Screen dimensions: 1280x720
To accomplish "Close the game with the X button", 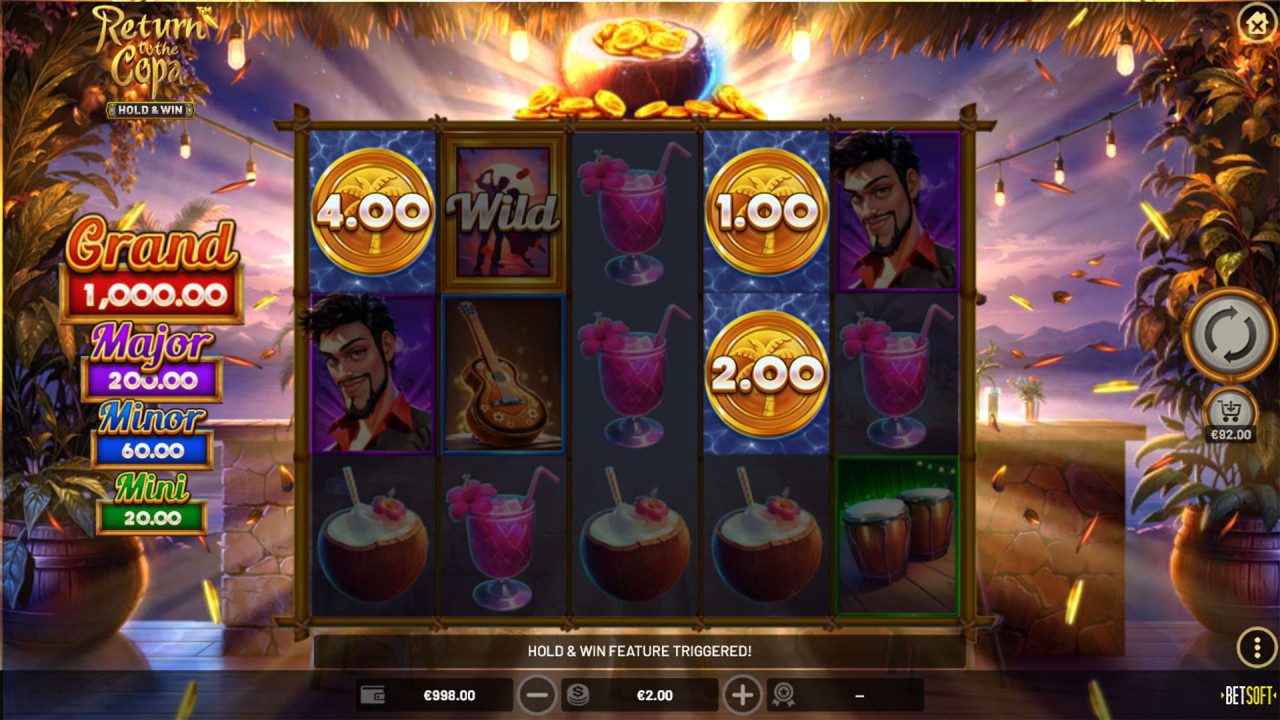I will [x=1255, y=24].
